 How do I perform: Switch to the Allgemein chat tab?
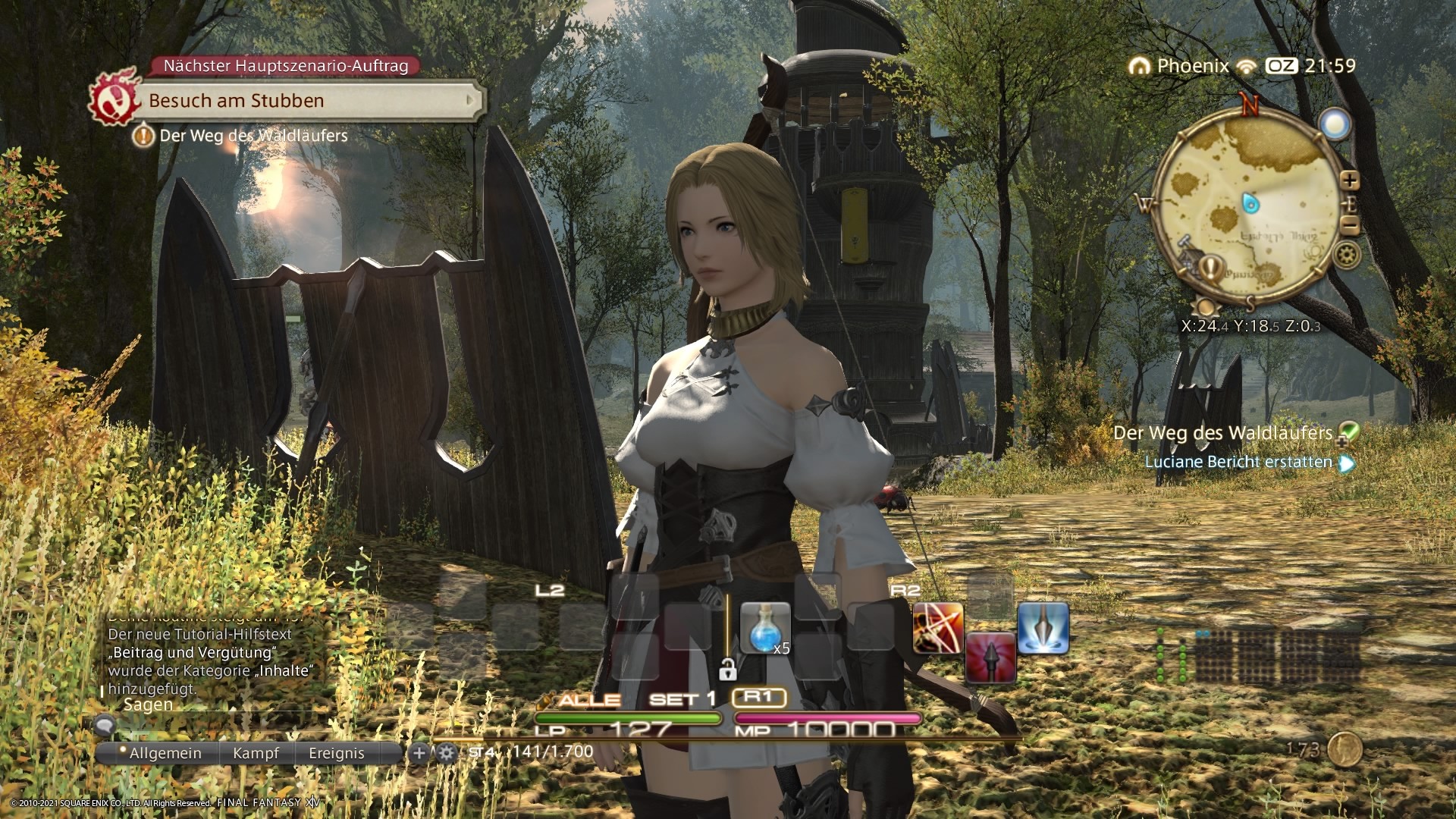pos(165,753)
